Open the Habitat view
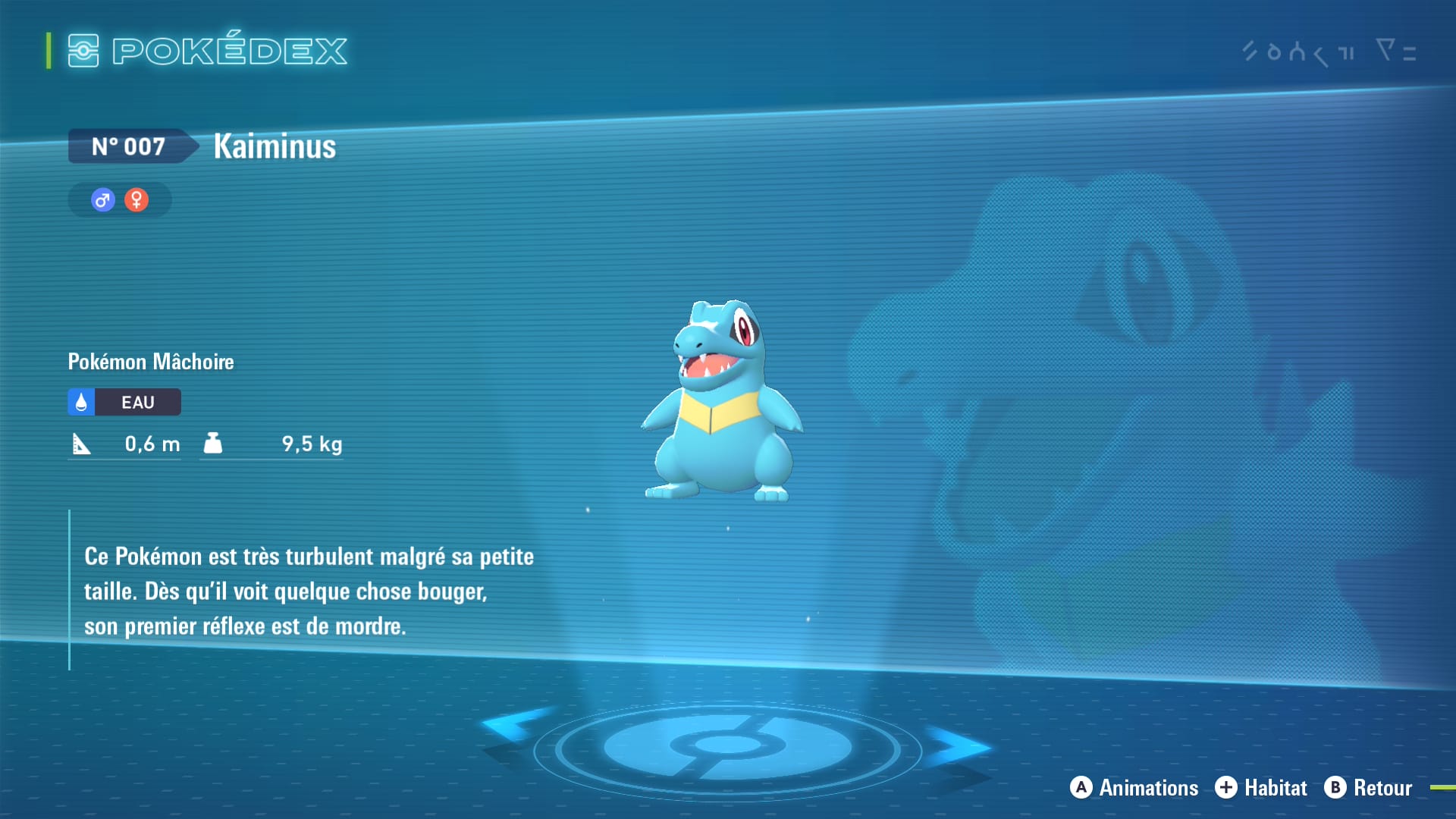 pos(1261,788)
